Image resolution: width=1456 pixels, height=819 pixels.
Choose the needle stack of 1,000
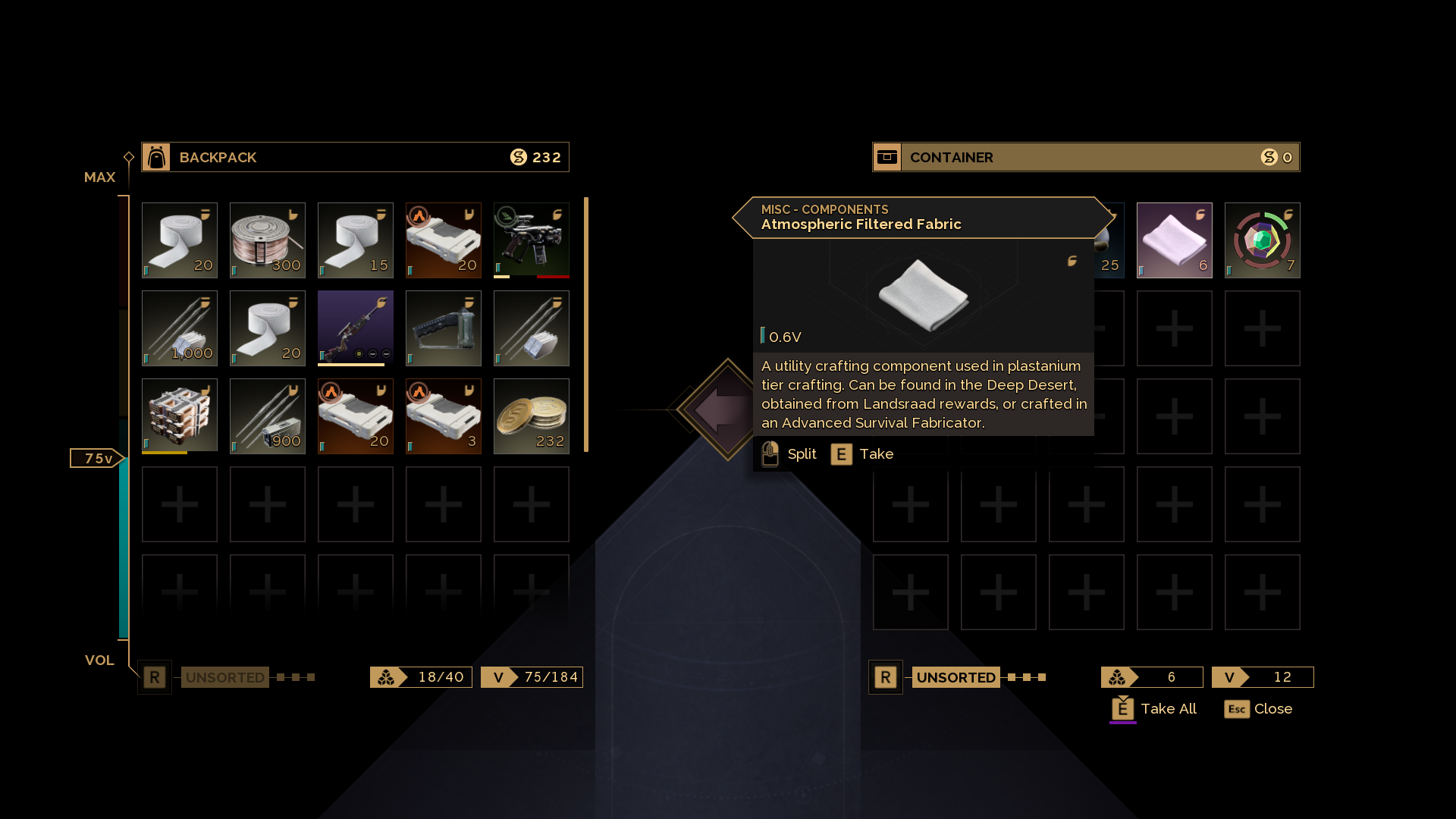click(x=179, y=328)
